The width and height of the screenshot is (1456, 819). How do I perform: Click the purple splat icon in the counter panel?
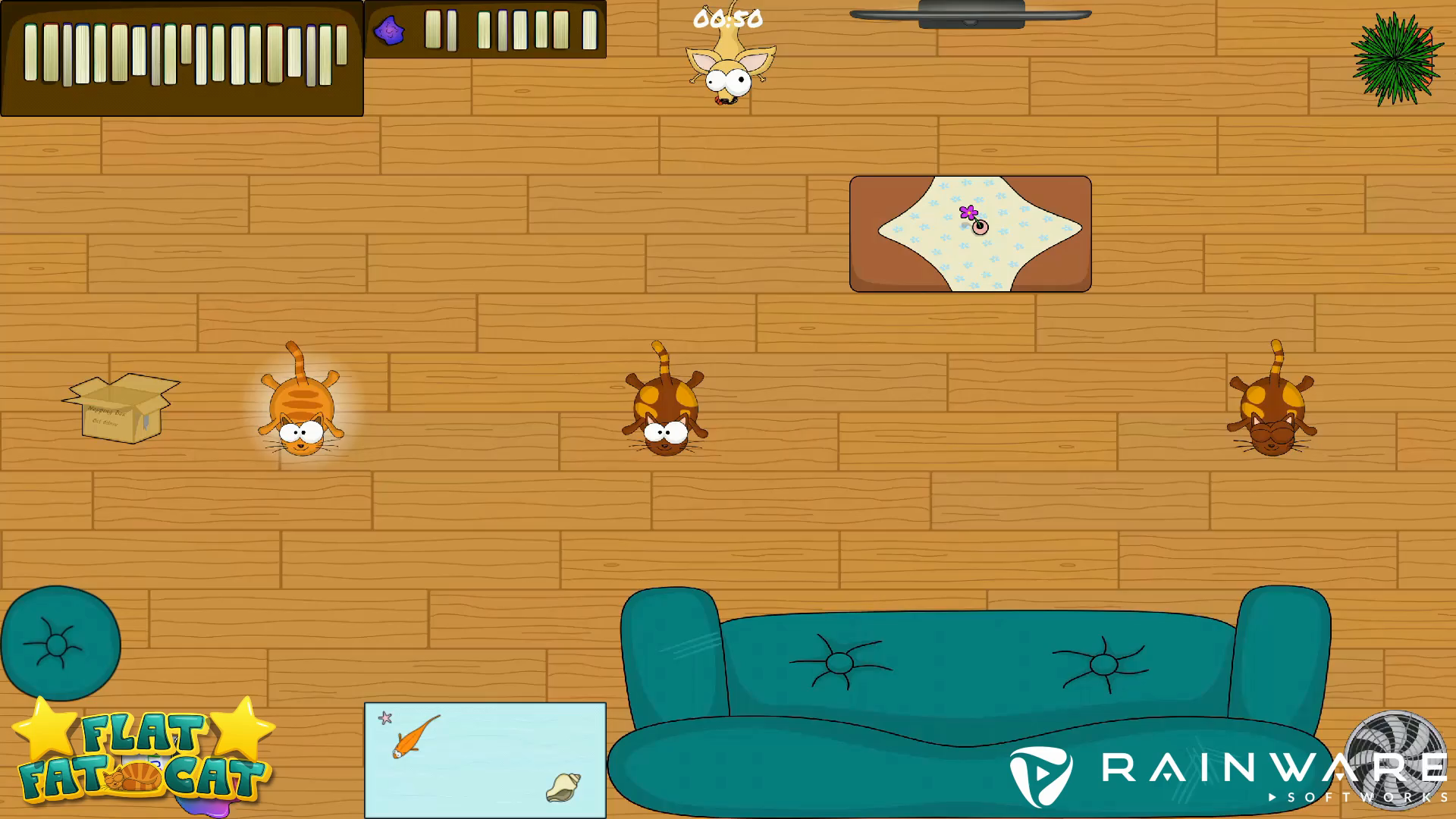(x=388, y=30)
